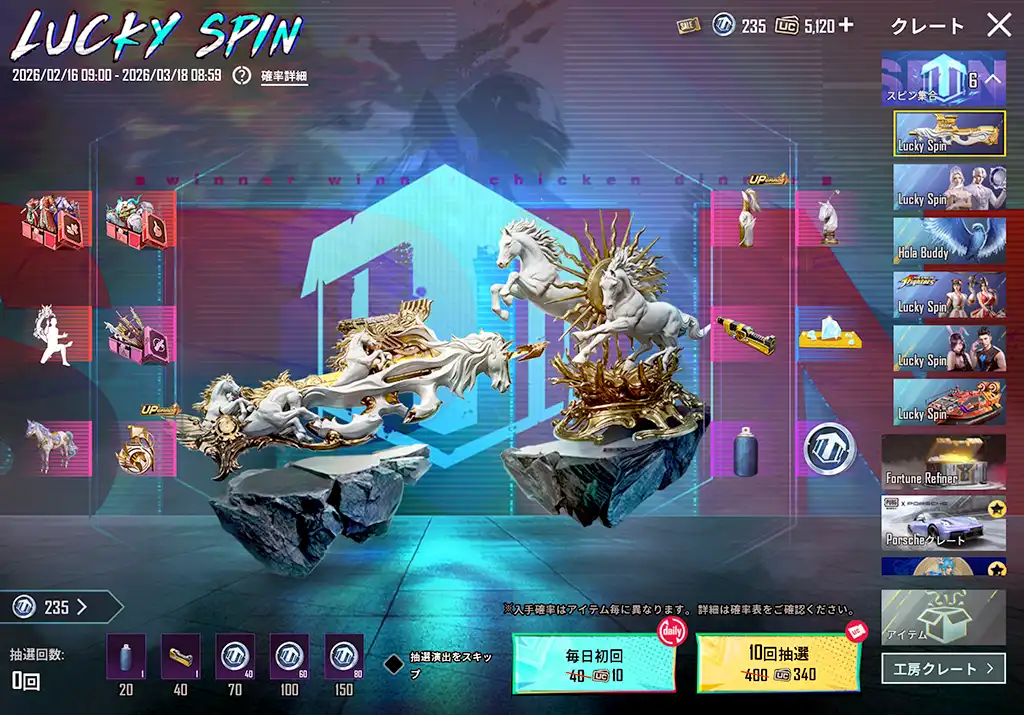Collapse the スピン集合 crate group
The height and width of the screenshot is (715, 1024).
click(x=993, y=78)
